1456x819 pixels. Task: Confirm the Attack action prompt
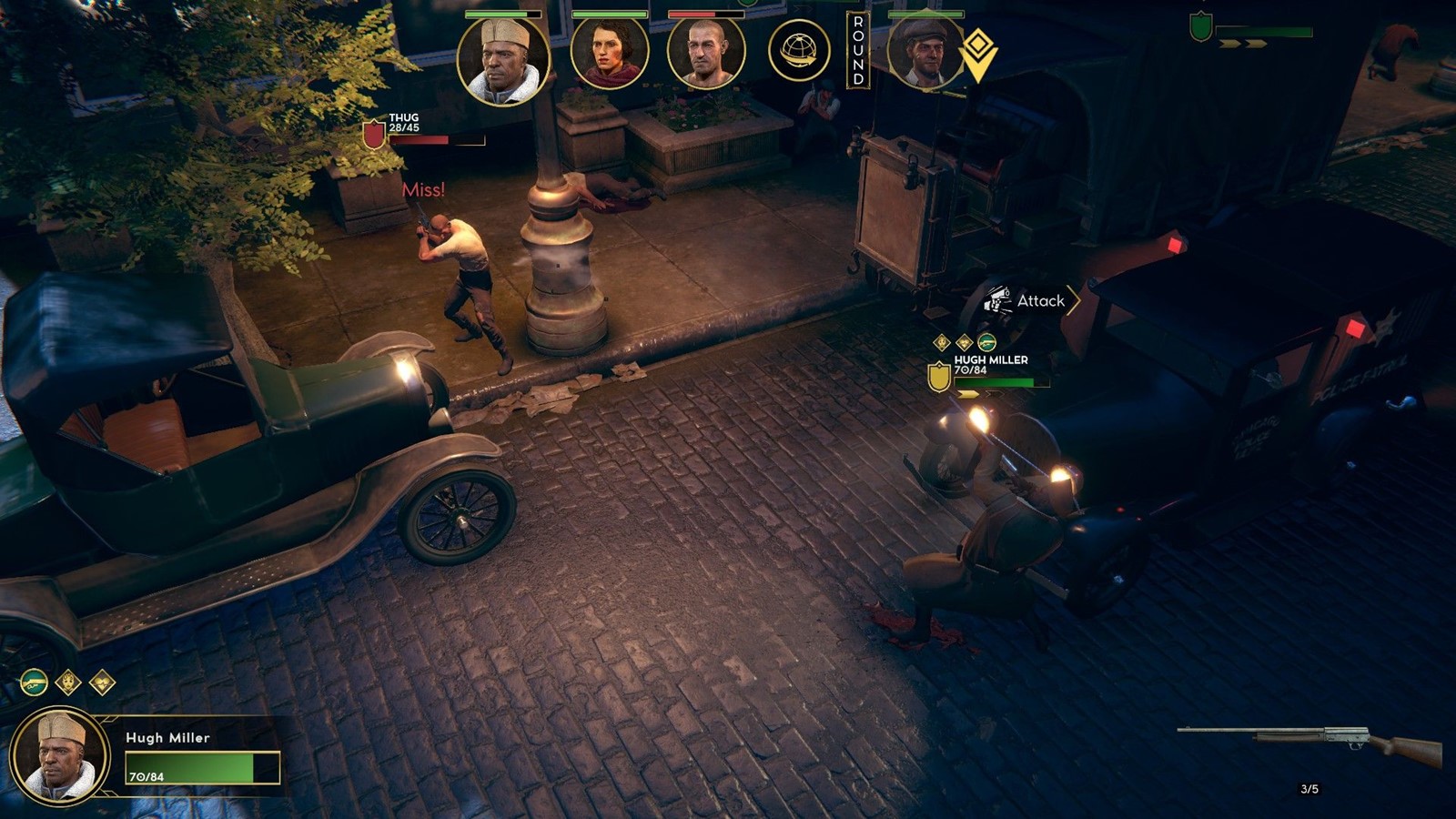click(1029, 300)
